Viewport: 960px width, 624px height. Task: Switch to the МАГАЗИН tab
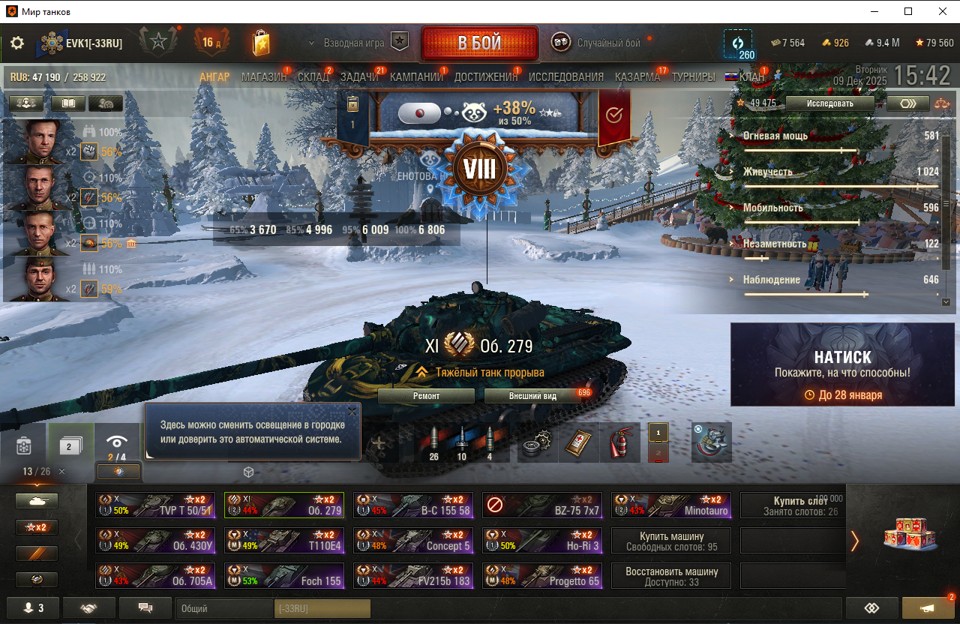coord(264,77)
